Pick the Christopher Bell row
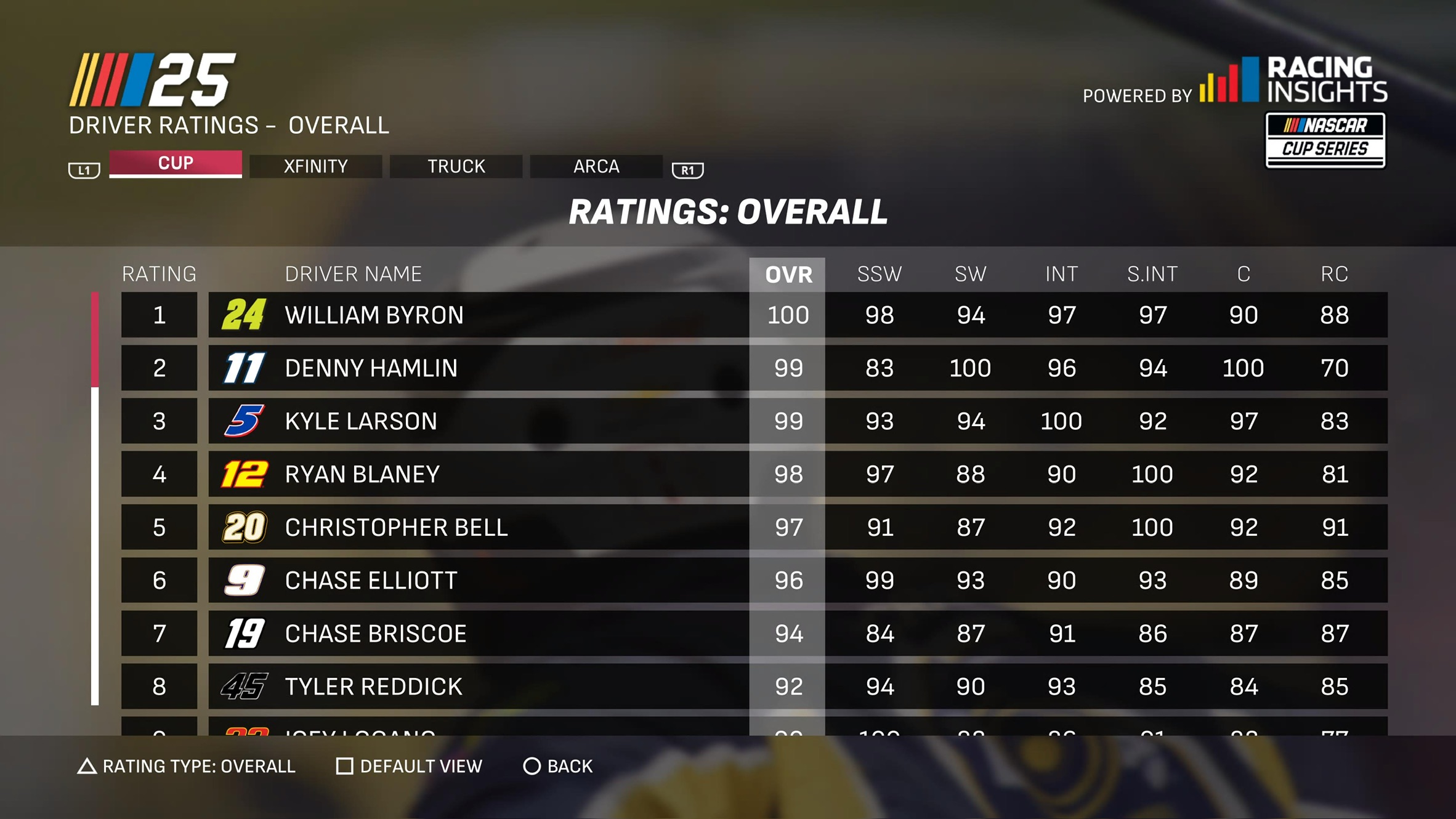Screen dimensions: 1456x819 [x=396, y=528]
